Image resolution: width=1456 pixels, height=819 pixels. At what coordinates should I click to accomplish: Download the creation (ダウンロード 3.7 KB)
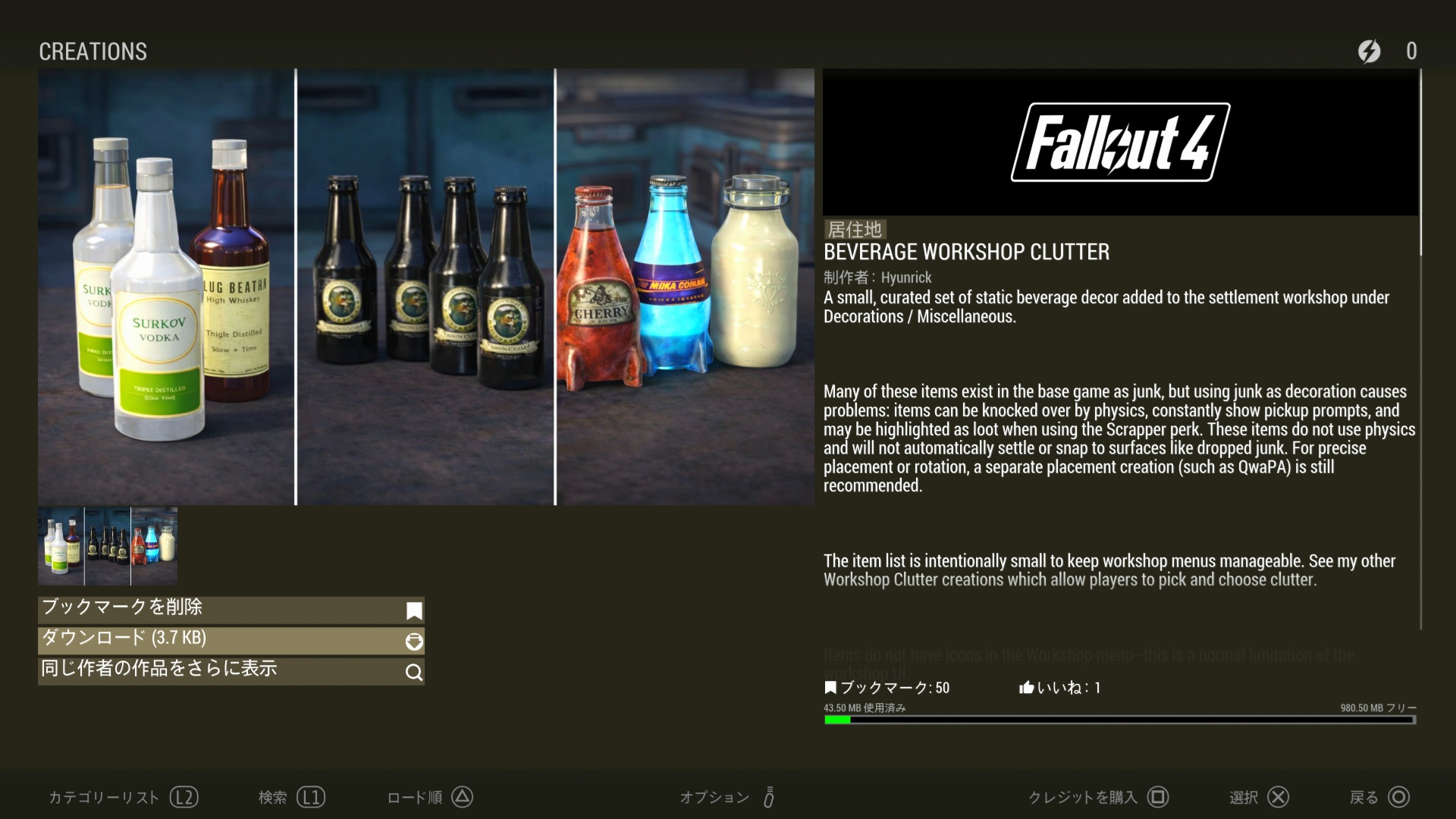pyautogui.click(x=231, y=640)
